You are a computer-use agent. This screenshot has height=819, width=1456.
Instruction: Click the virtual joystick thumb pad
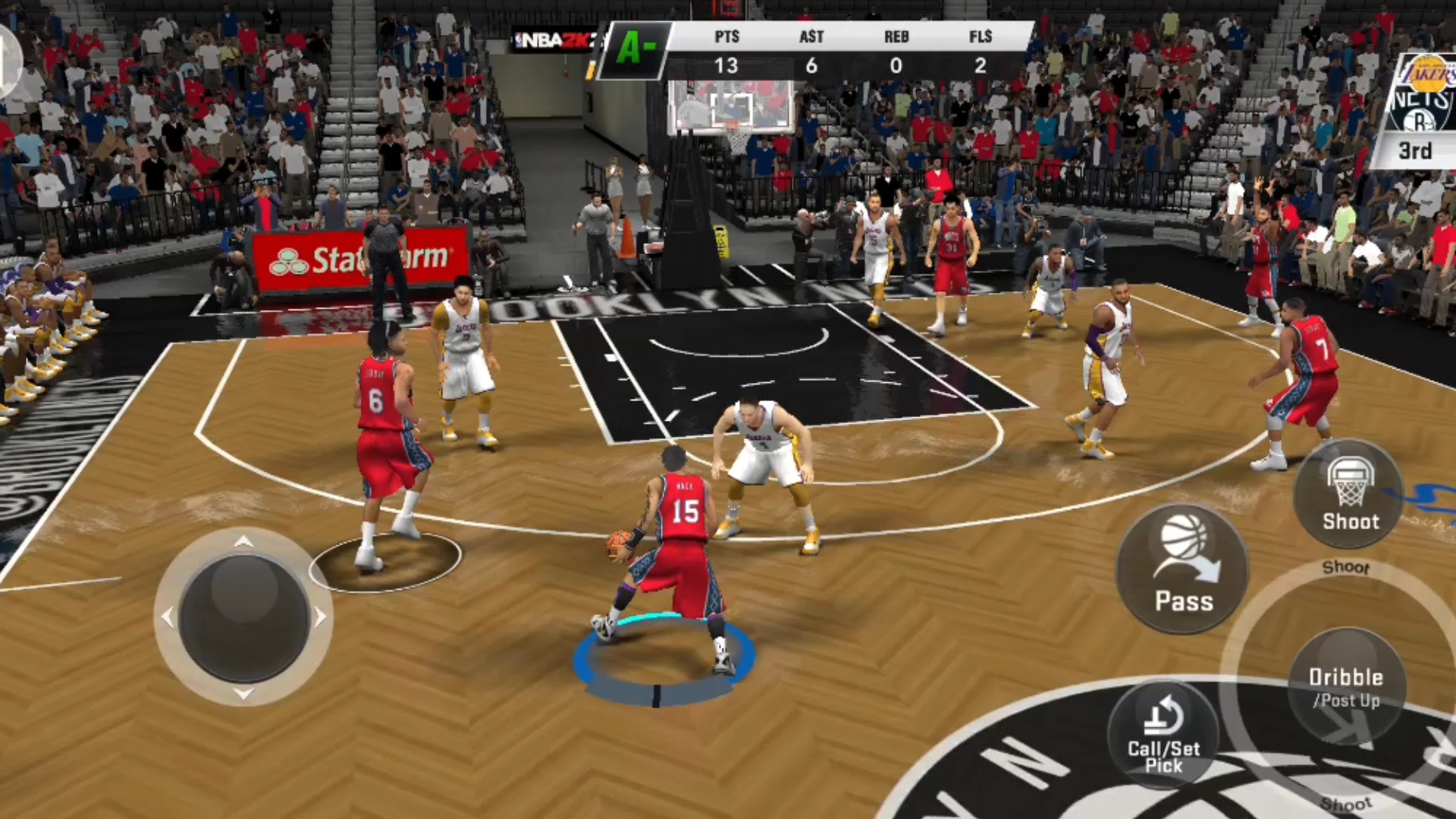[x=243, y=617]
